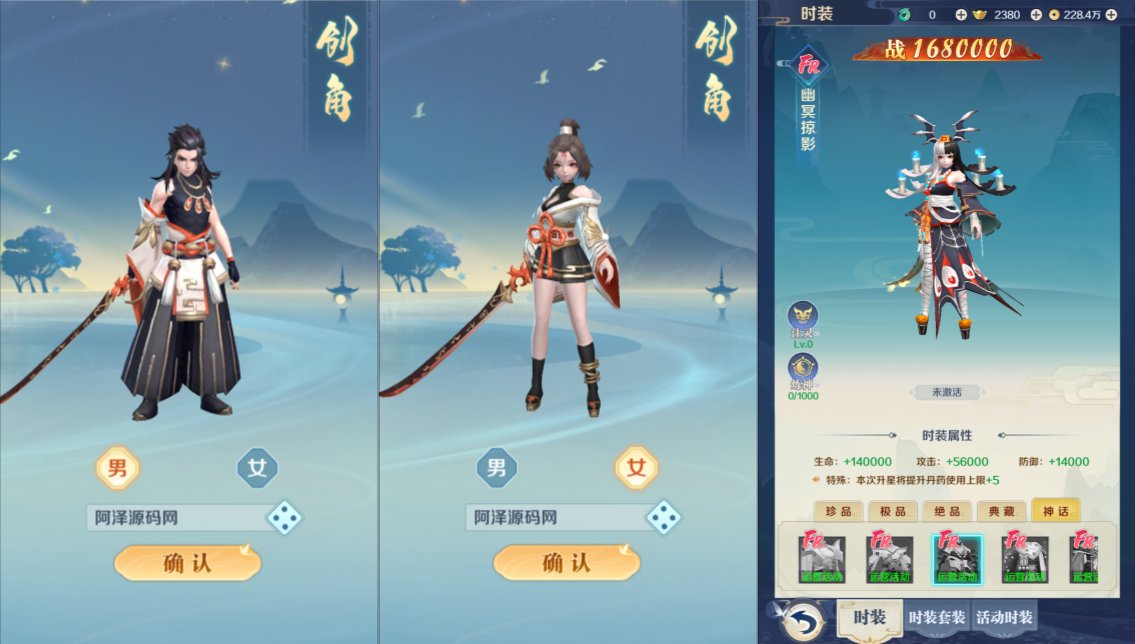1135x644 pixels.
Task: Open the 注灵 spirit infusion icon
Action: click(802, 320)
